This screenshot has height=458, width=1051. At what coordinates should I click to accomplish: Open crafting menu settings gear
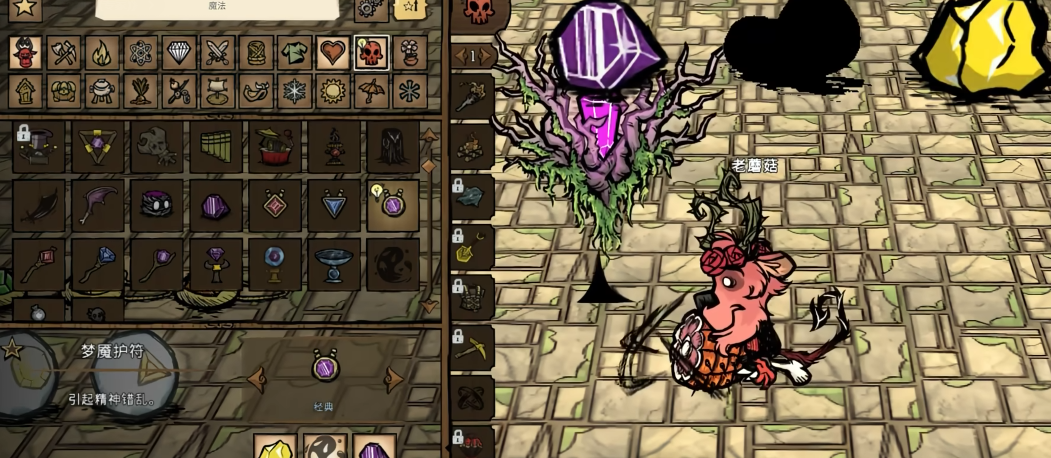(370, 10)
